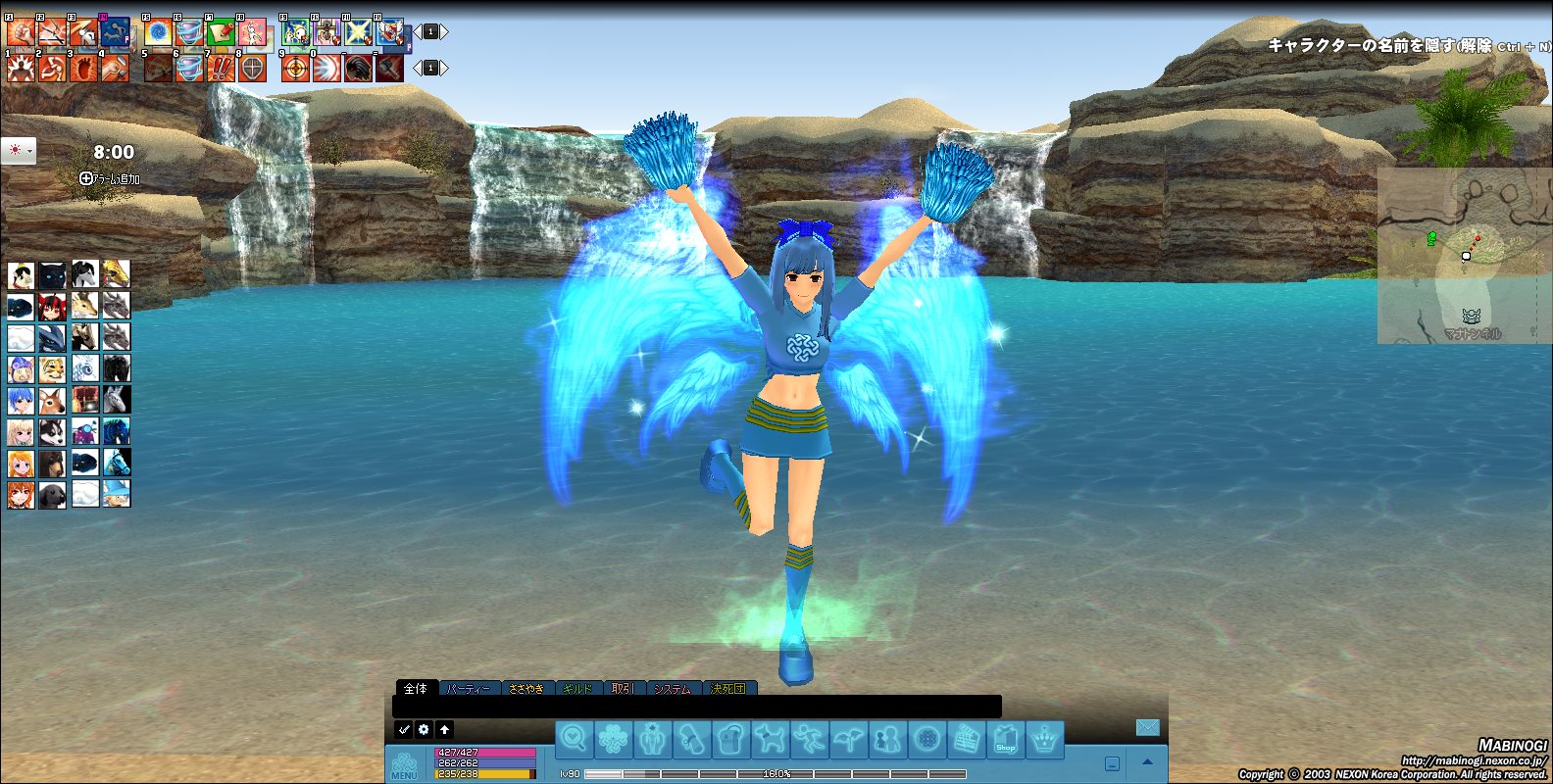Select the ギルド chat tab
Screen dimensions: 1553x784
[x=578, y=689]
